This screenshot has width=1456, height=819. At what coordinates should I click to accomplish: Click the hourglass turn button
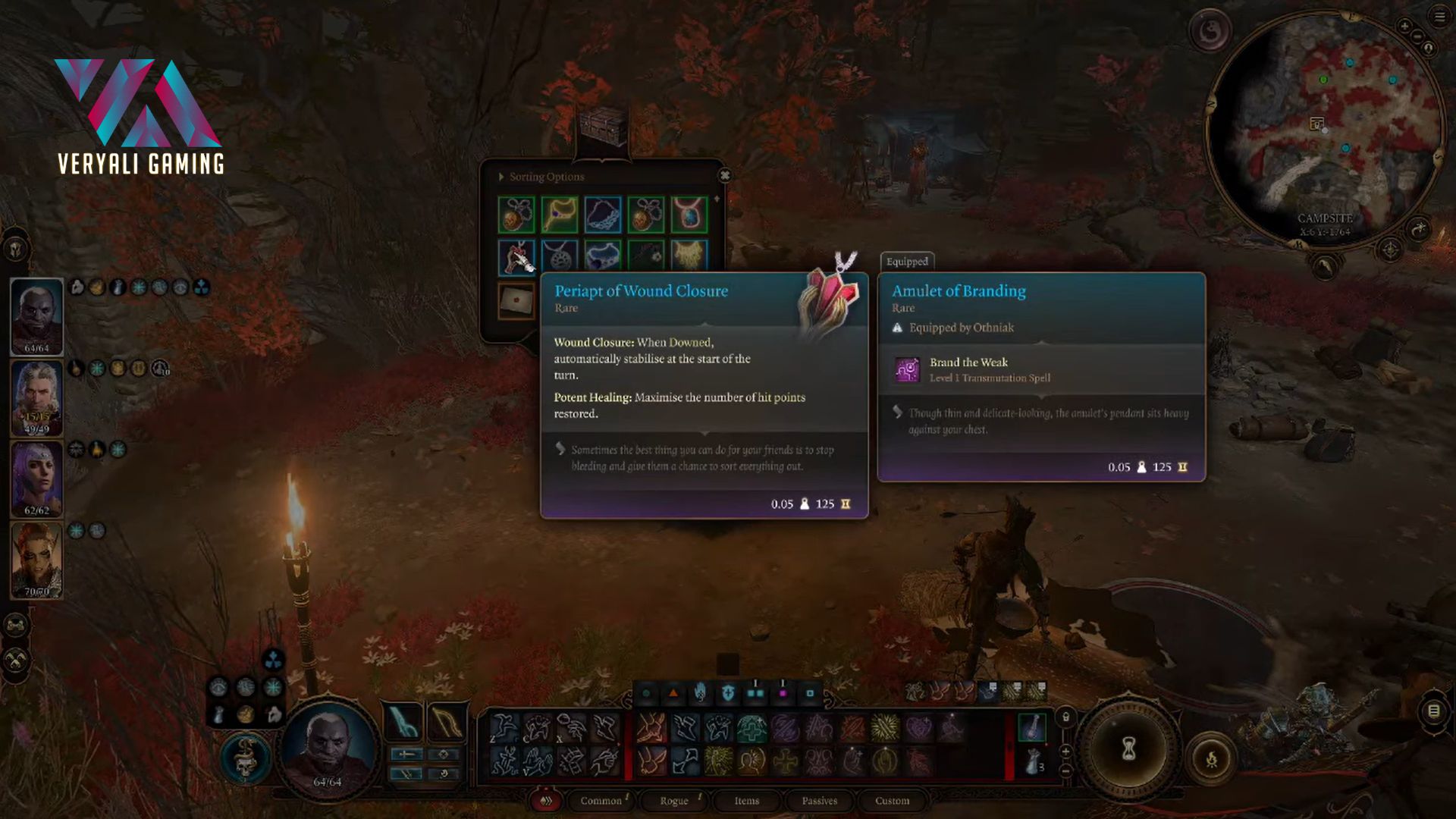1128,749
